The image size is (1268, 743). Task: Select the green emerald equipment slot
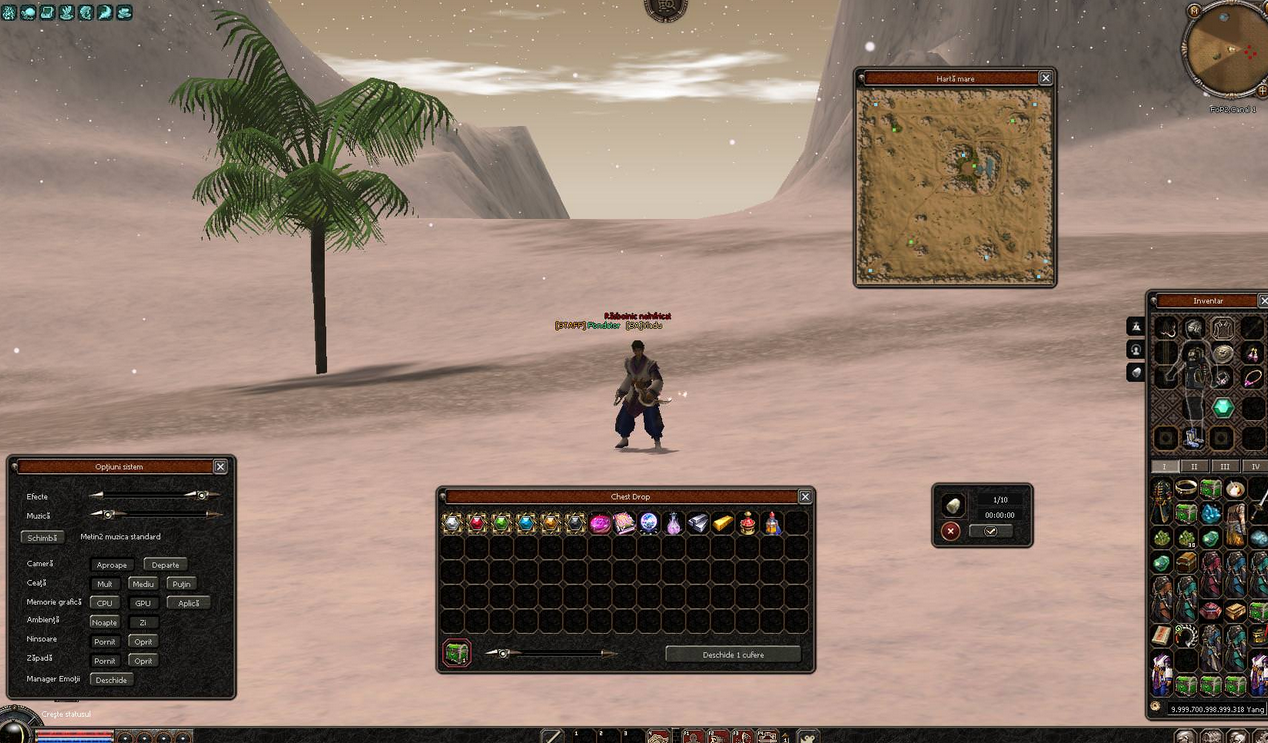tap(1222, 408)
